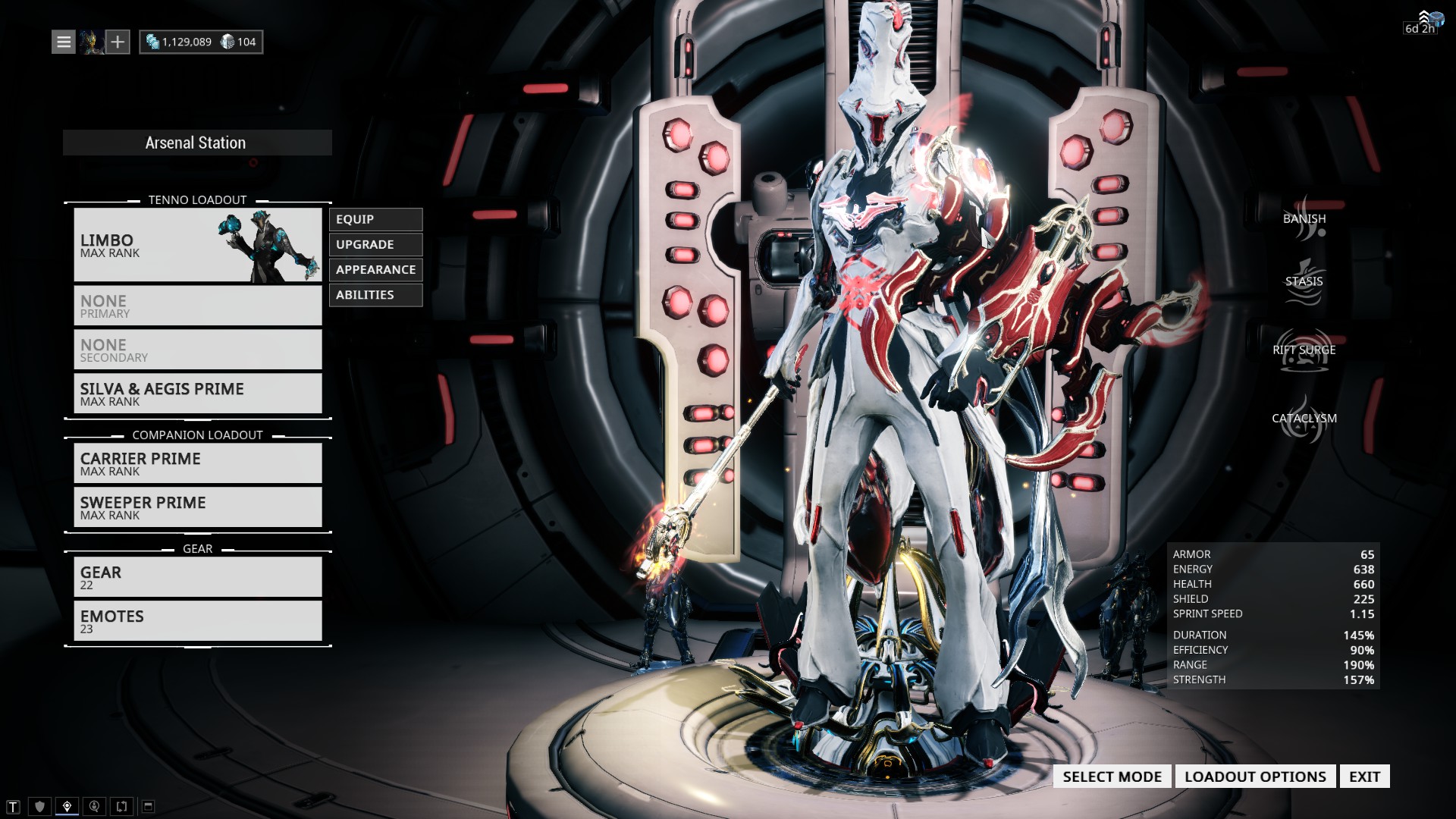Open the Carrier Prime companion slot

[197, 463]
